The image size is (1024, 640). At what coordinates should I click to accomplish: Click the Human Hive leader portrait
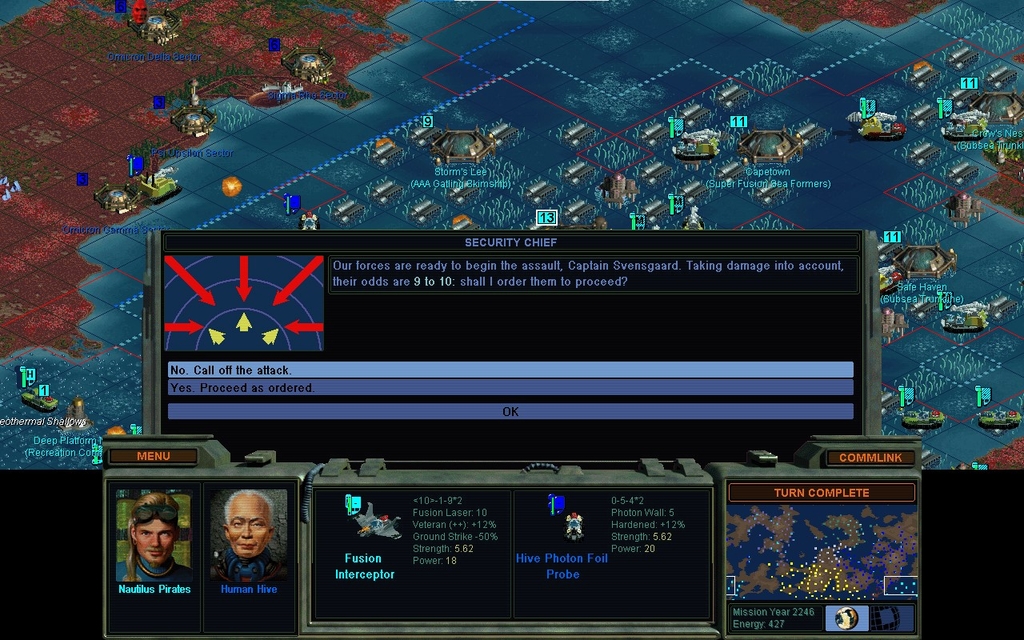248,536
